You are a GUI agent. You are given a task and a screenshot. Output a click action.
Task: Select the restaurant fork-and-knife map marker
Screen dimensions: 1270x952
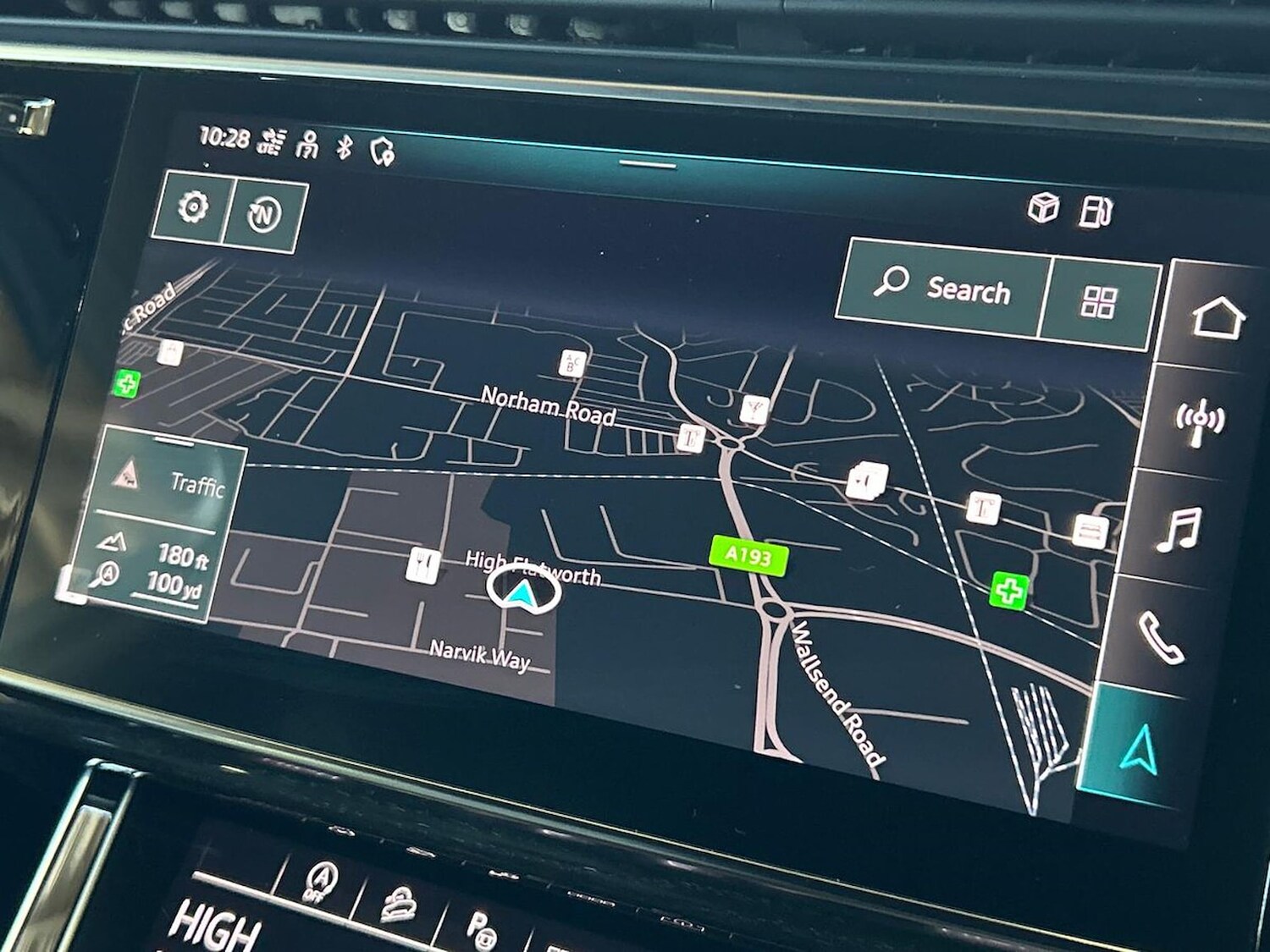(x=422, y=564)
